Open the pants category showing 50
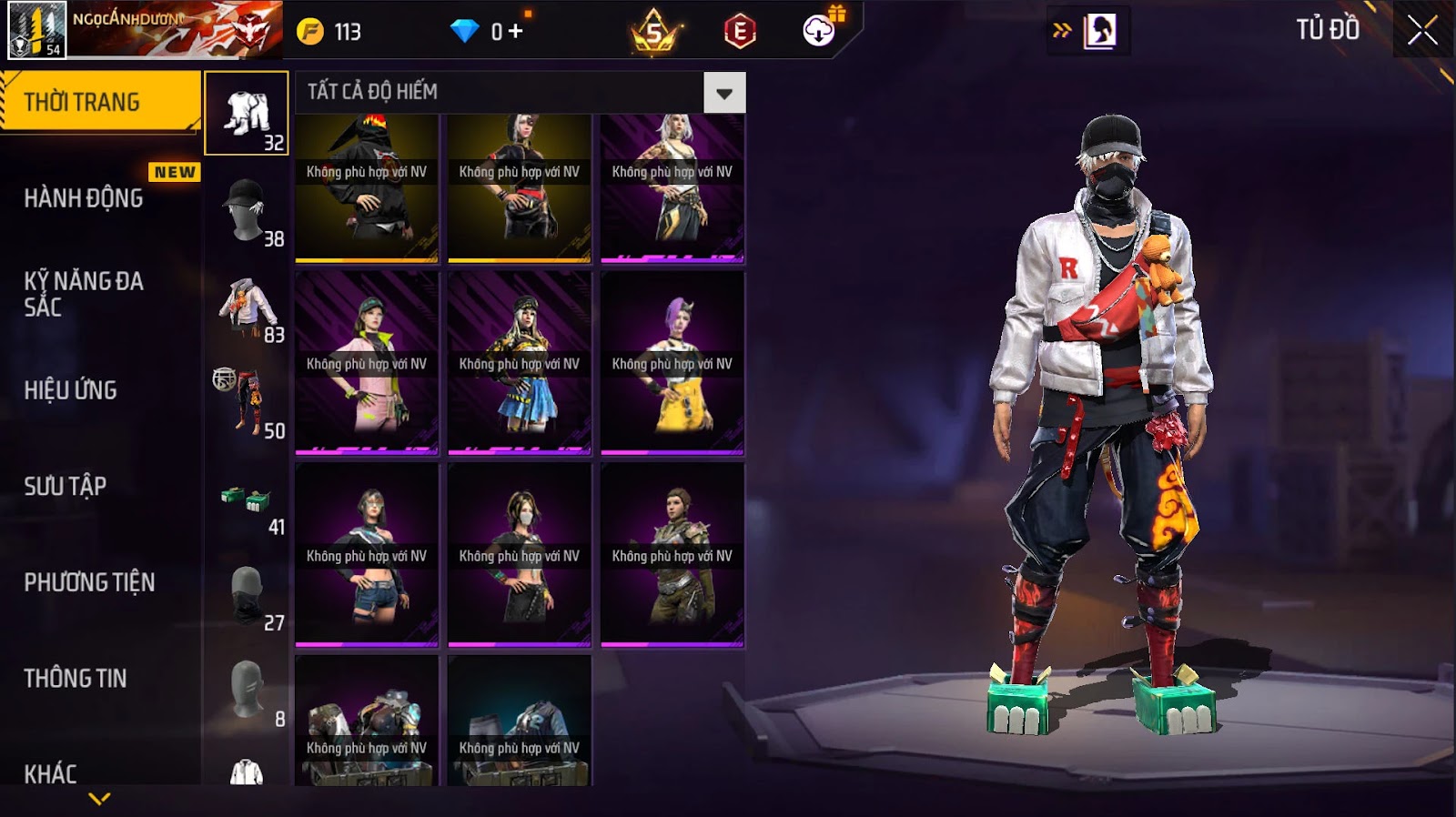This screenshot has width=1456, height=817. (x=247, y=403)
